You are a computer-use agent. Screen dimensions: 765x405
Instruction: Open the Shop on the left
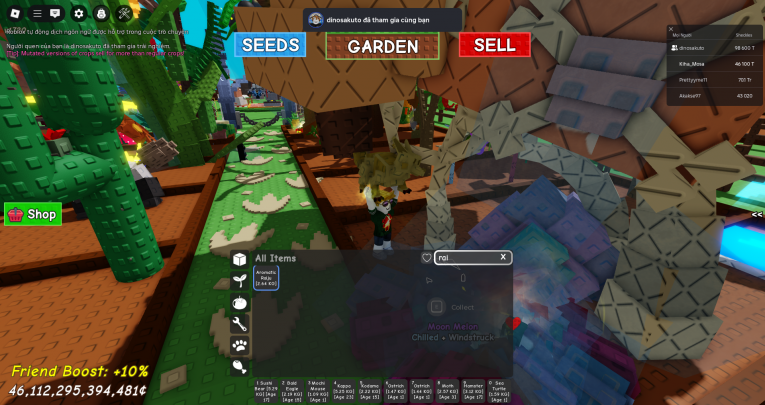coord(33,214)
